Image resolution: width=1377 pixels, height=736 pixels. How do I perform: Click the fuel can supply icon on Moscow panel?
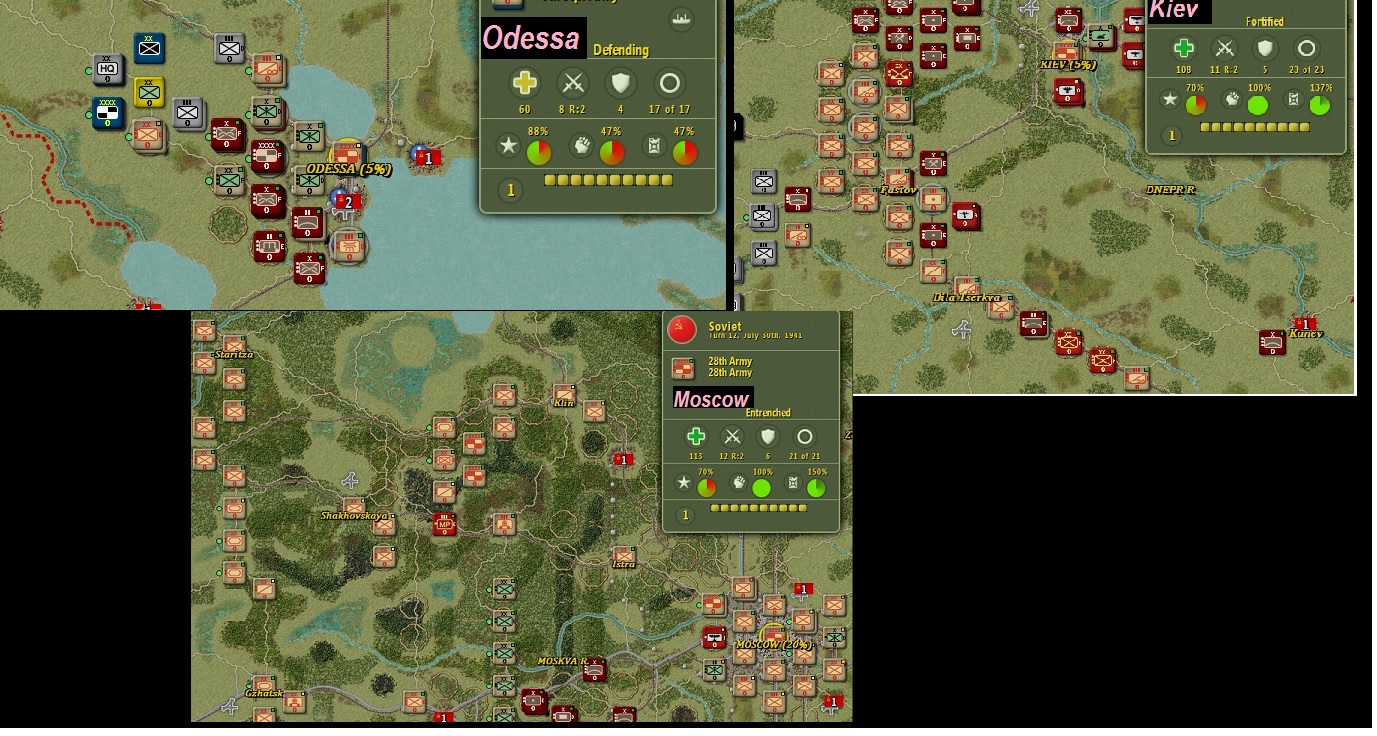tap(791, 484)
